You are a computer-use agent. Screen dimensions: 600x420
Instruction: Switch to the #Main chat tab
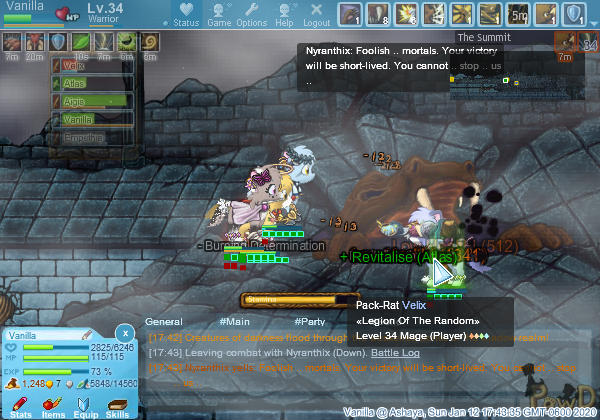click(236, 322)
